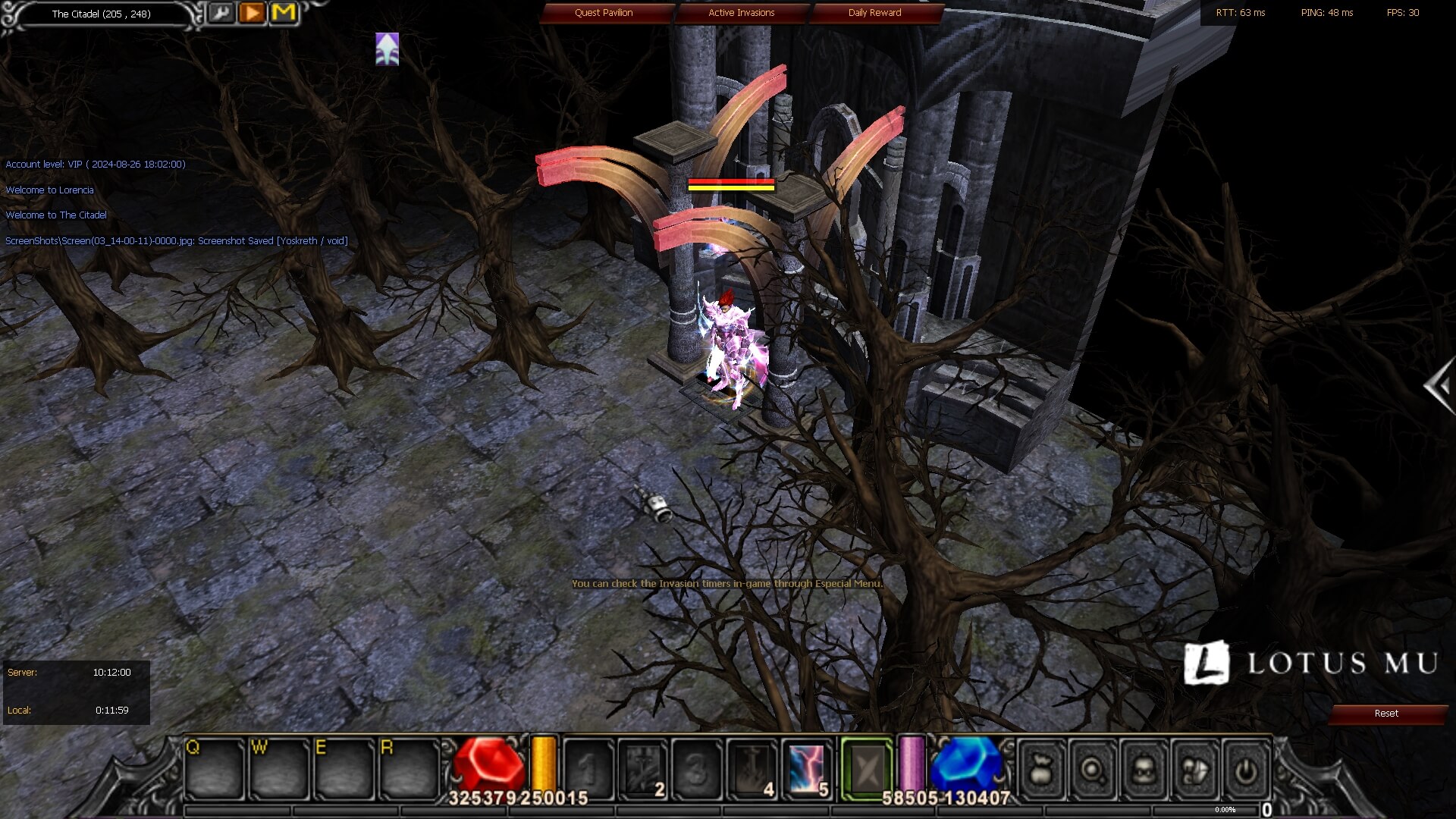The width and height of the screenshot is (1456, 819).
Task: Open the Quest Pavilion menu
Action: pyautogui.click(x=604, y=13)
